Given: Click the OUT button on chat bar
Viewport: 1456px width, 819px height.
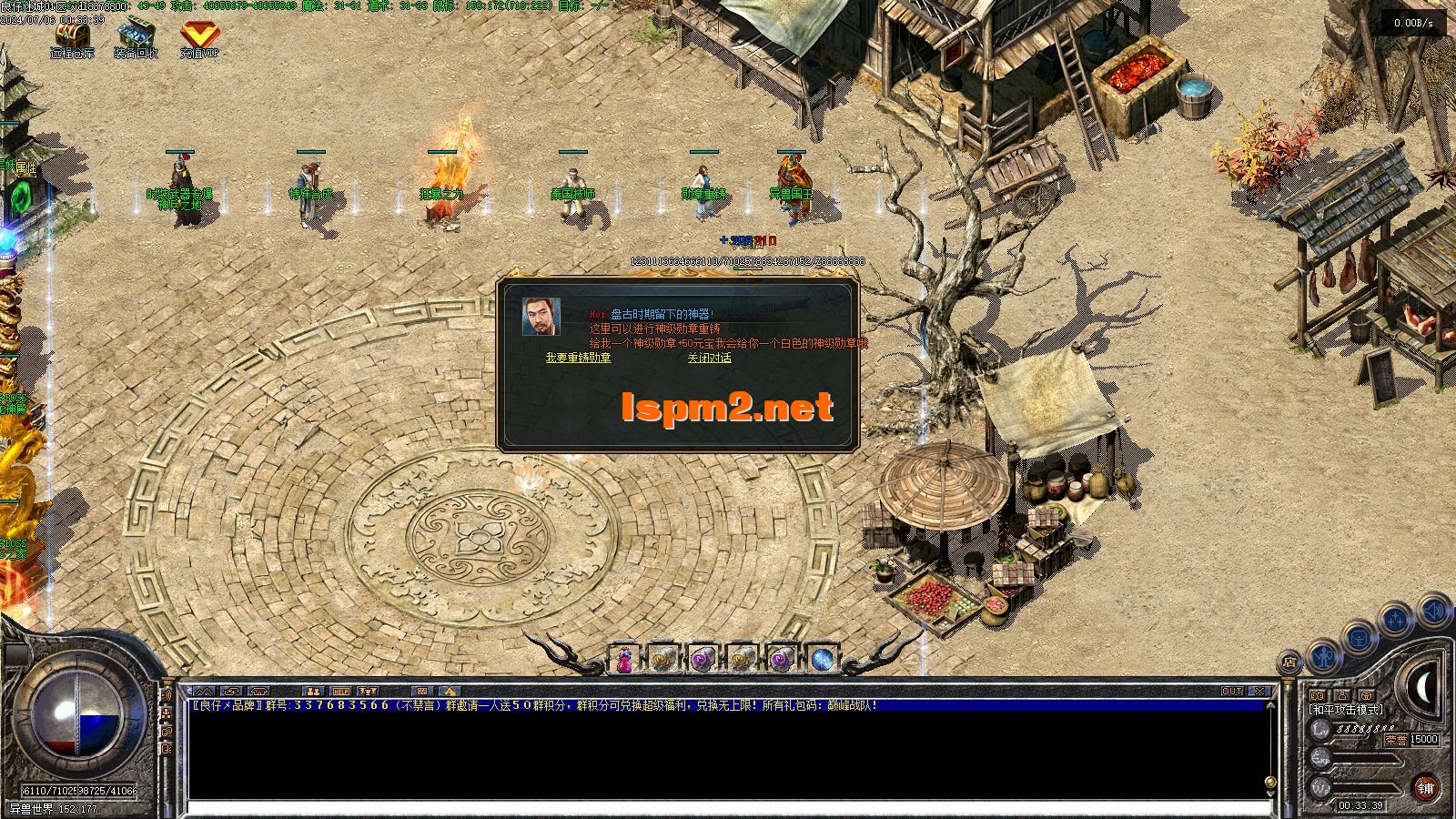Looking at the screenshot, I should 1231,691.
